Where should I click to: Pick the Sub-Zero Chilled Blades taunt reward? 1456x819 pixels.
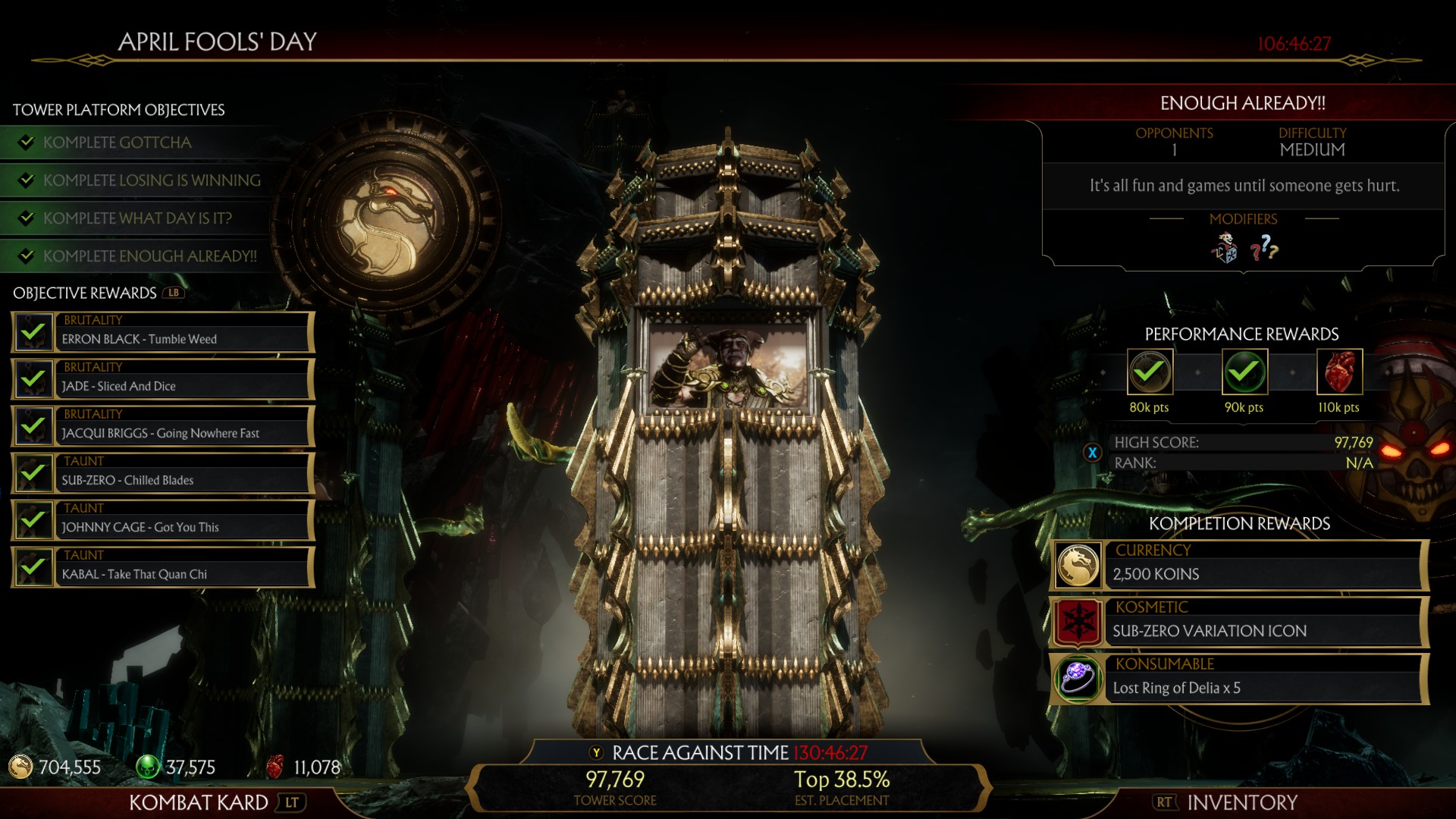click(x=163, y=473)
